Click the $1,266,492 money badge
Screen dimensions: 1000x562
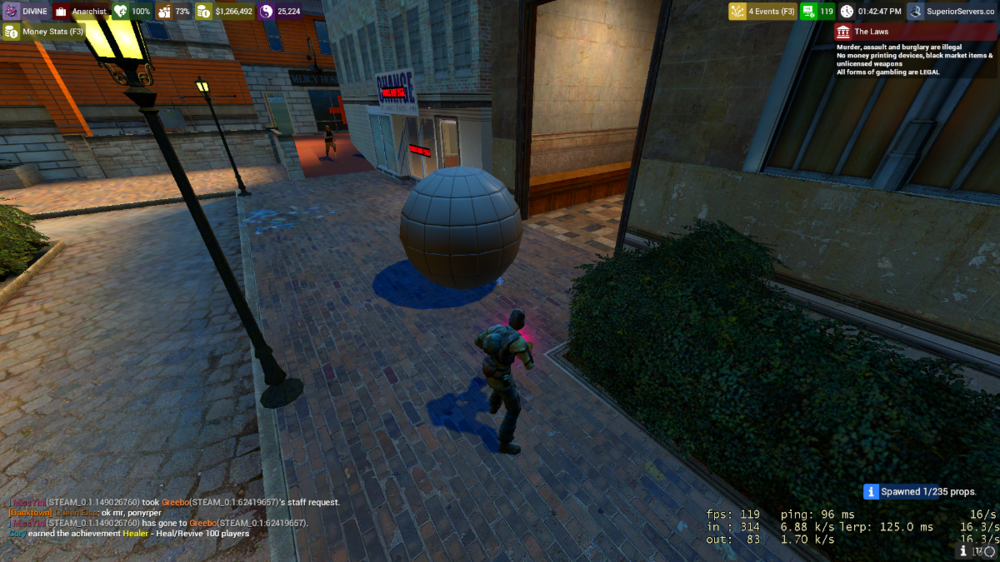[224, 12]
